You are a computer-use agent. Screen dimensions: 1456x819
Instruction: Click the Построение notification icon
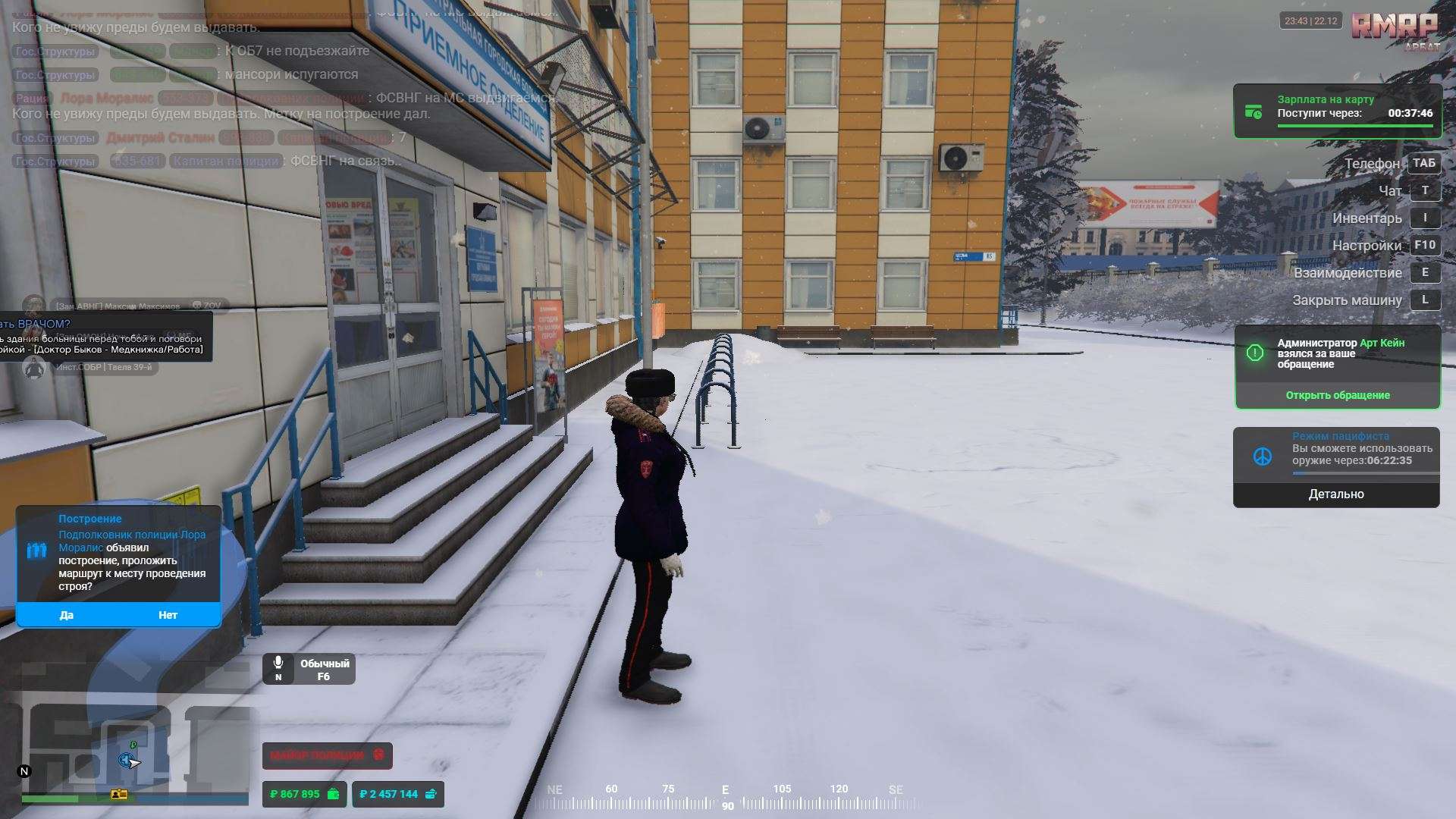tap(37, 551)
